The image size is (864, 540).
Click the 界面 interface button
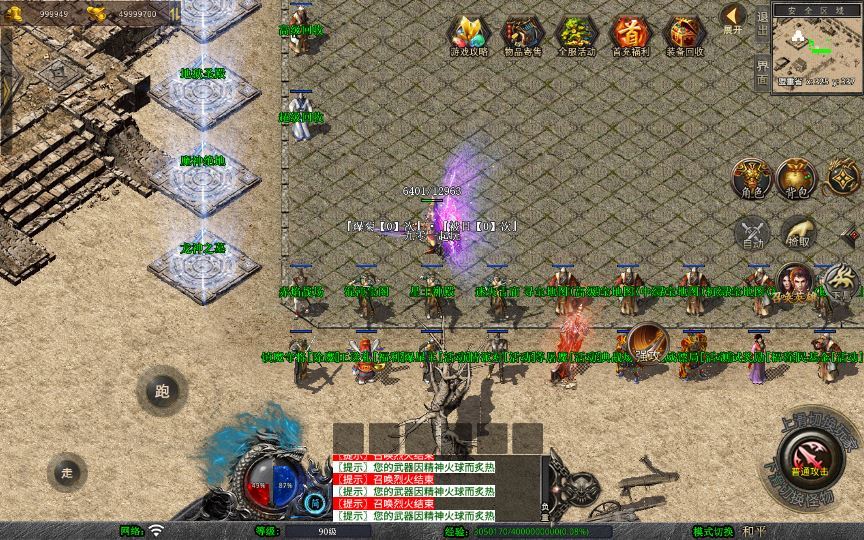click(762, 70)
